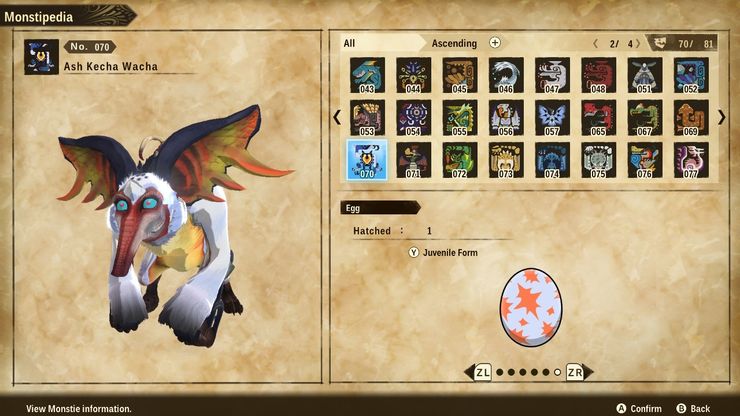Open monster entry No. 072

click(x=460, y=160)
